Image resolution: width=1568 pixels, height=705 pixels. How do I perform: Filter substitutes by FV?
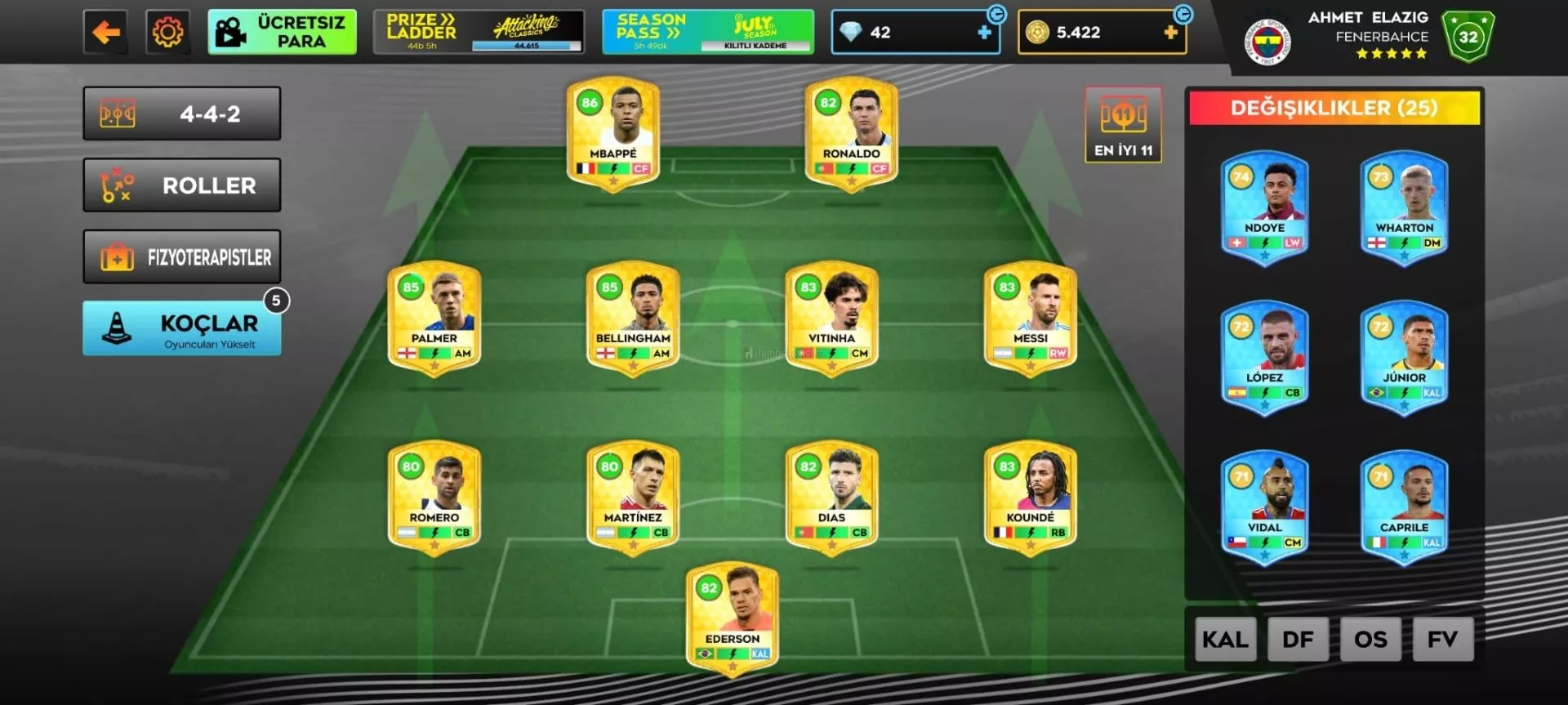(x=1442, y=639)
